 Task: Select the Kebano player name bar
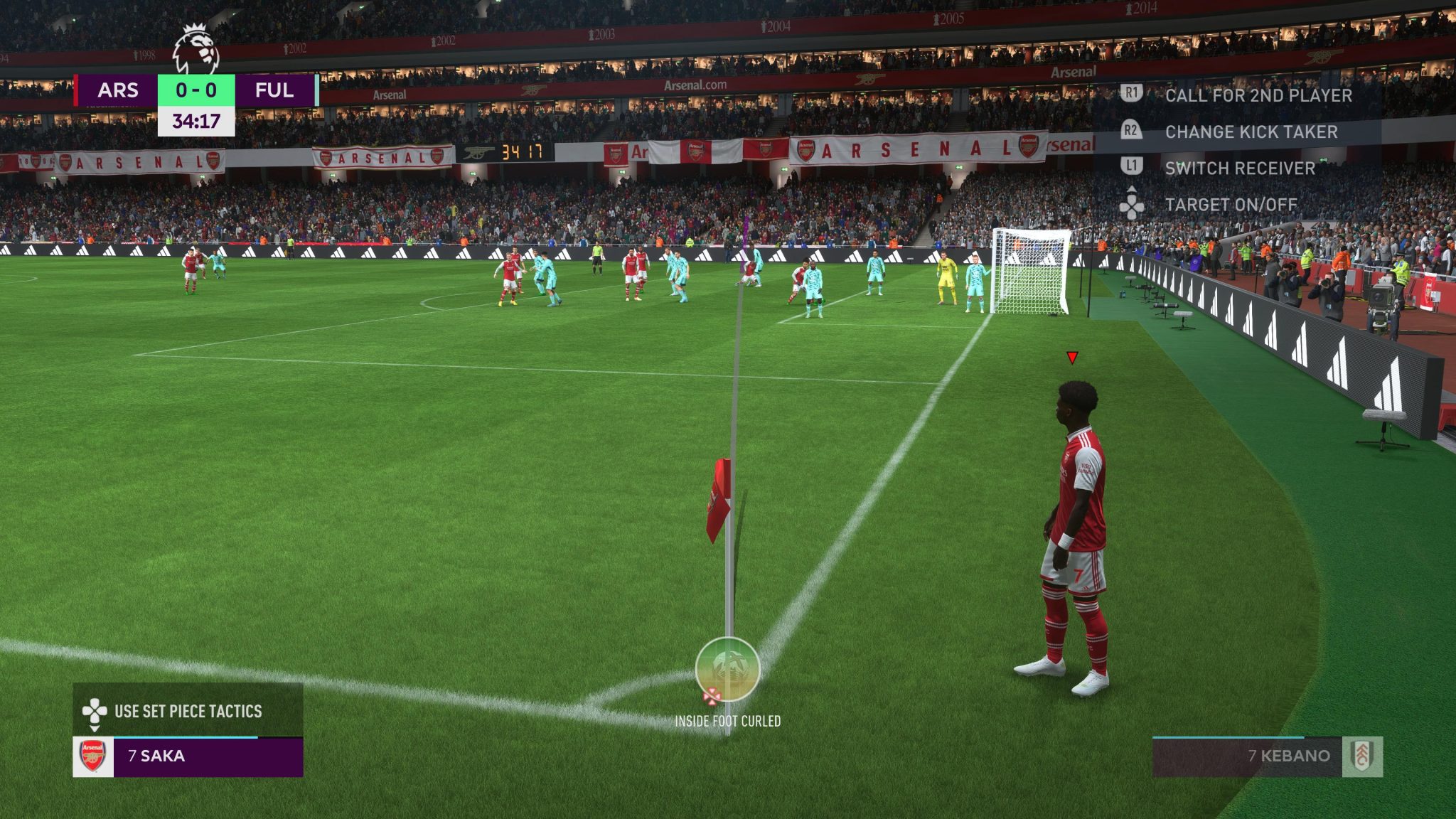coord(1265,756)
